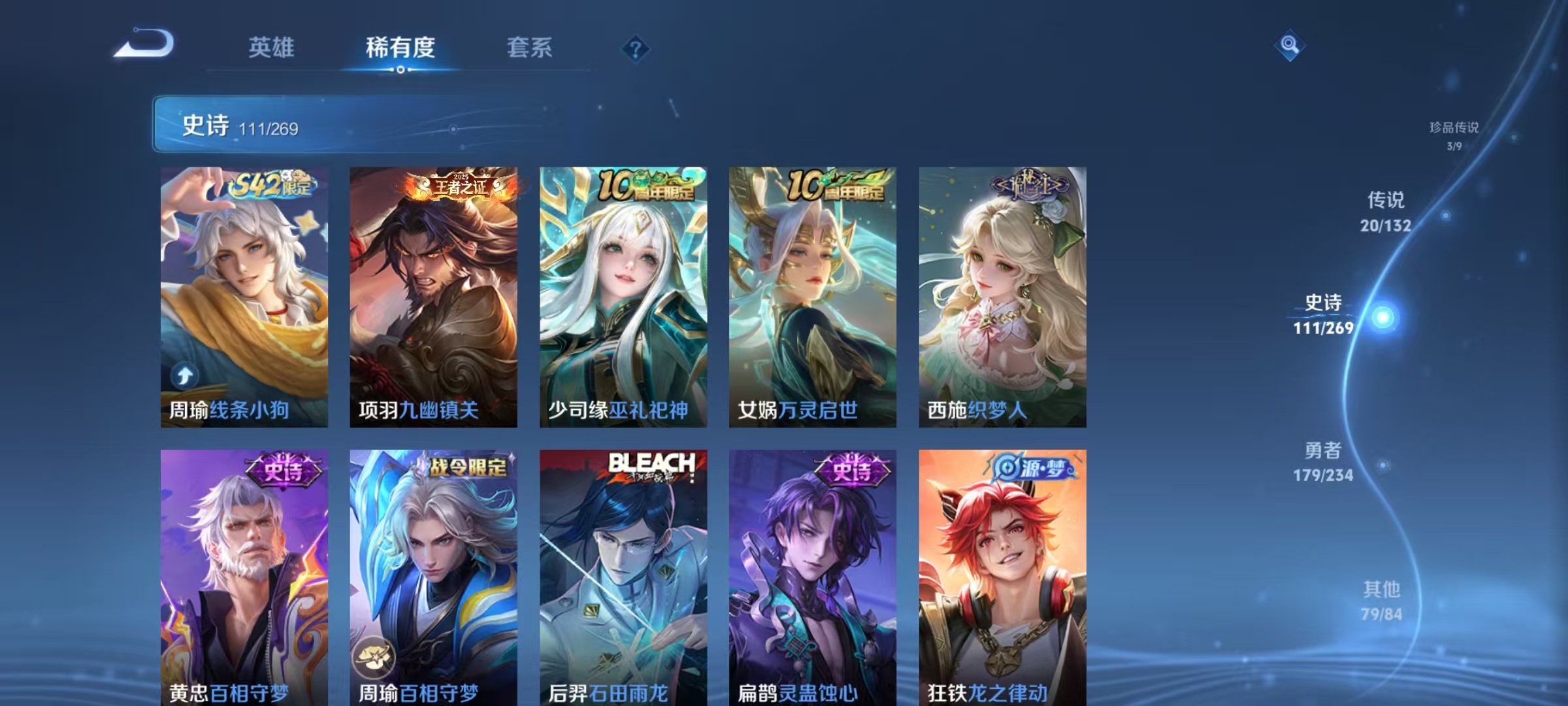This screenshot has width=1568, height=706.
Task: Click the question mark help icon
Action: [637, 47]
